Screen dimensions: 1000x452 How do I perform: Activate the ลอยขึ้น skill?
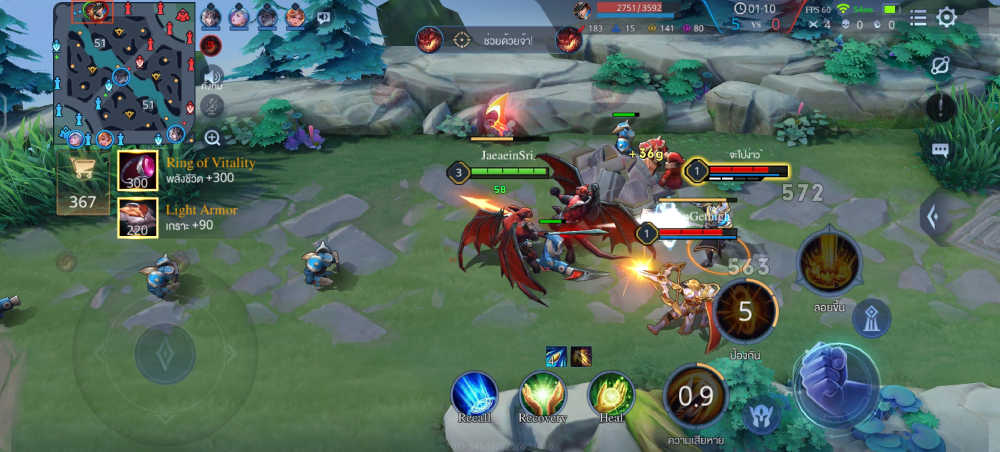point(829,264)
